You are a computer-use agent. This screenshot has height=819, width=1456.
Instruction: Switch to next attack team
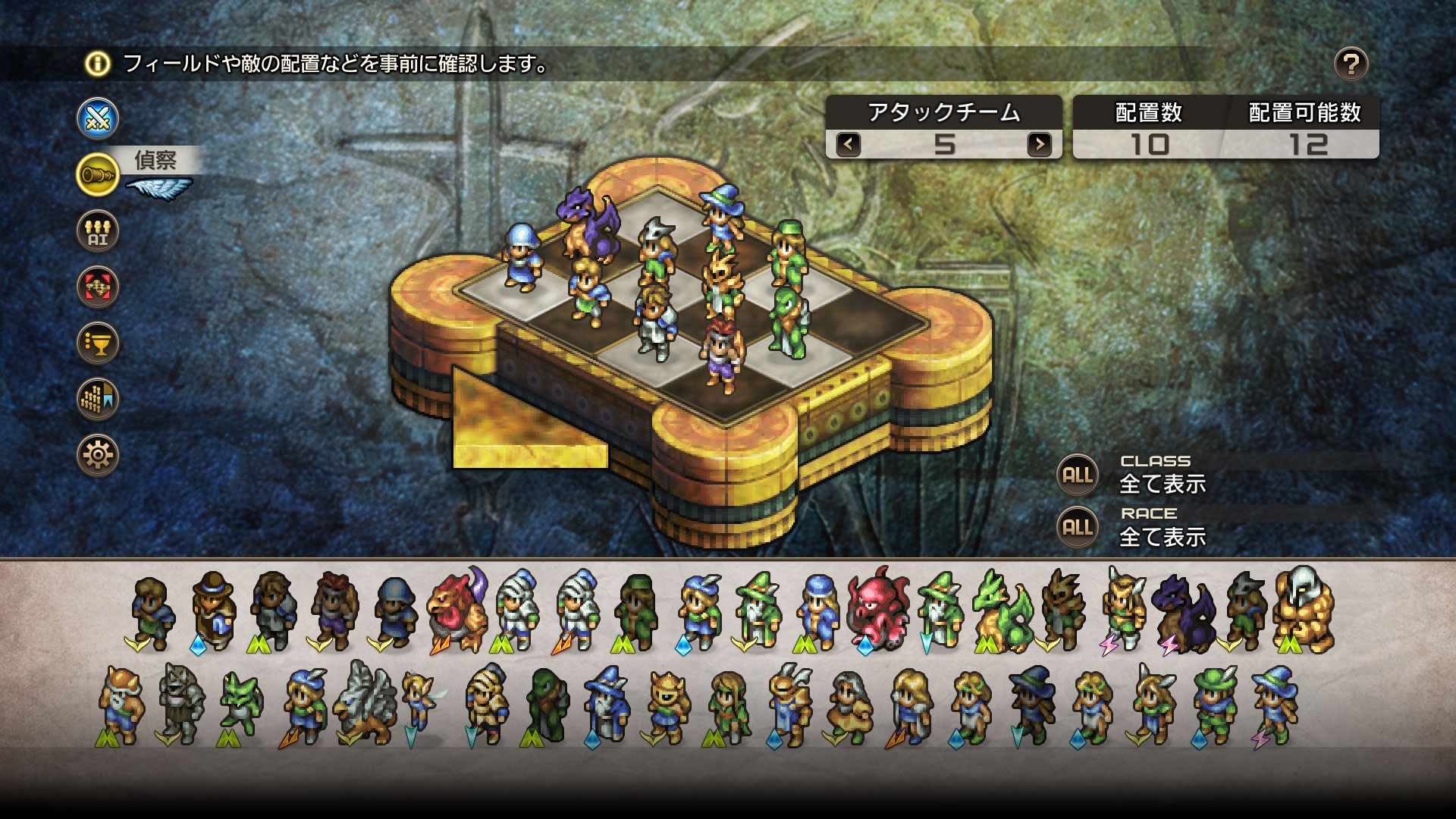click(x=1039, y=144)
